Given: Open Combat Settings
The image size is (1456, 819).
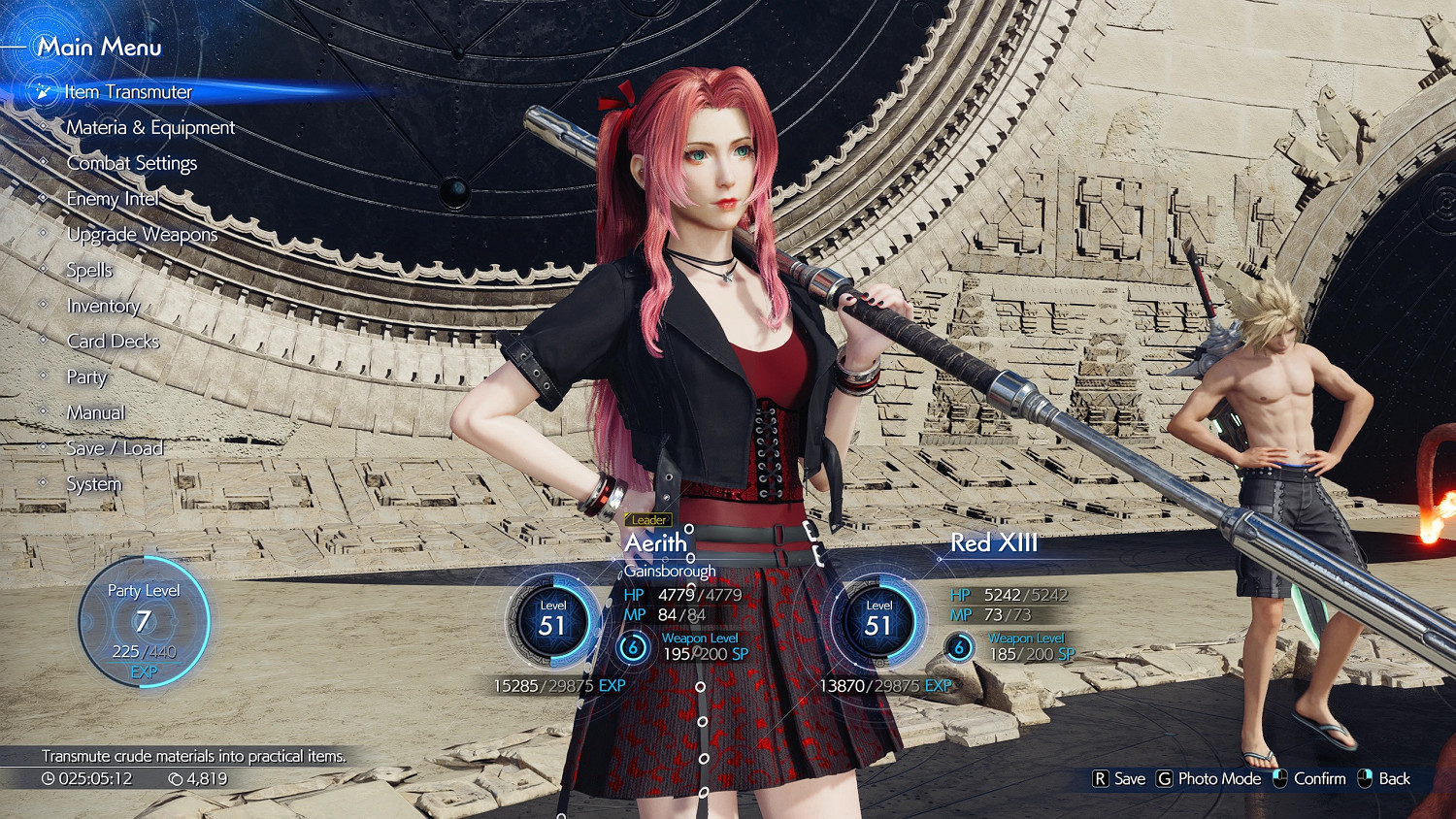Looking at the screenshot, I should pos(131,163).
